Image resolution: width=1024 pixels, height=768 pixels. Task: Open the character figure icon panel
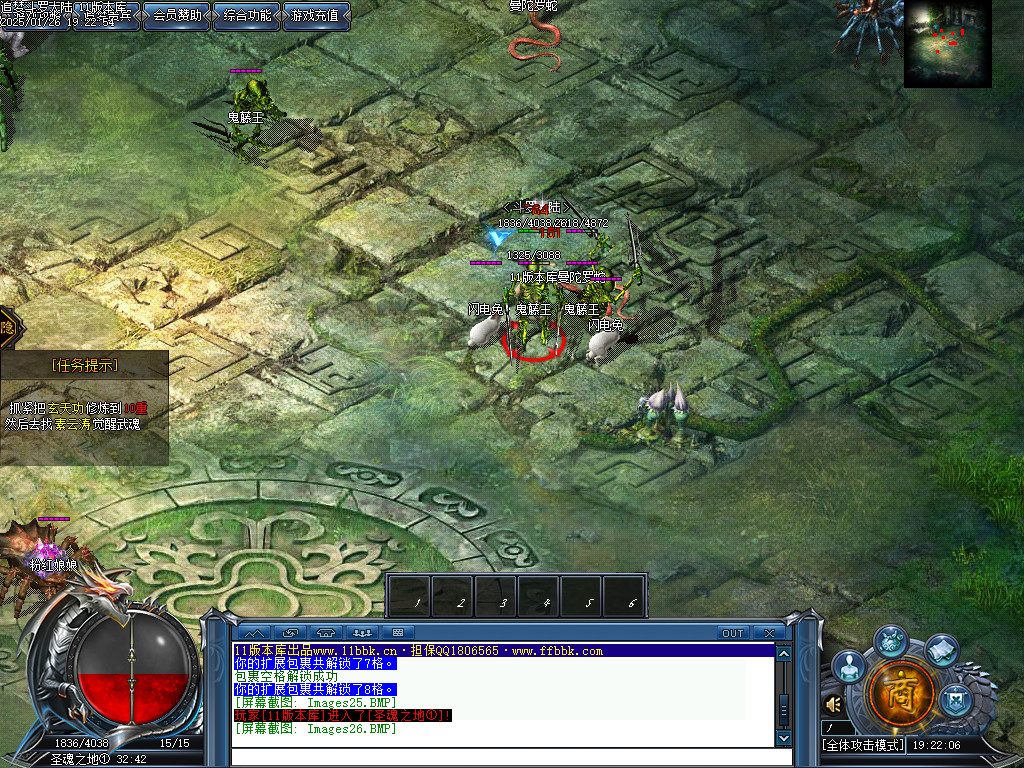click(x=849, y=664)
